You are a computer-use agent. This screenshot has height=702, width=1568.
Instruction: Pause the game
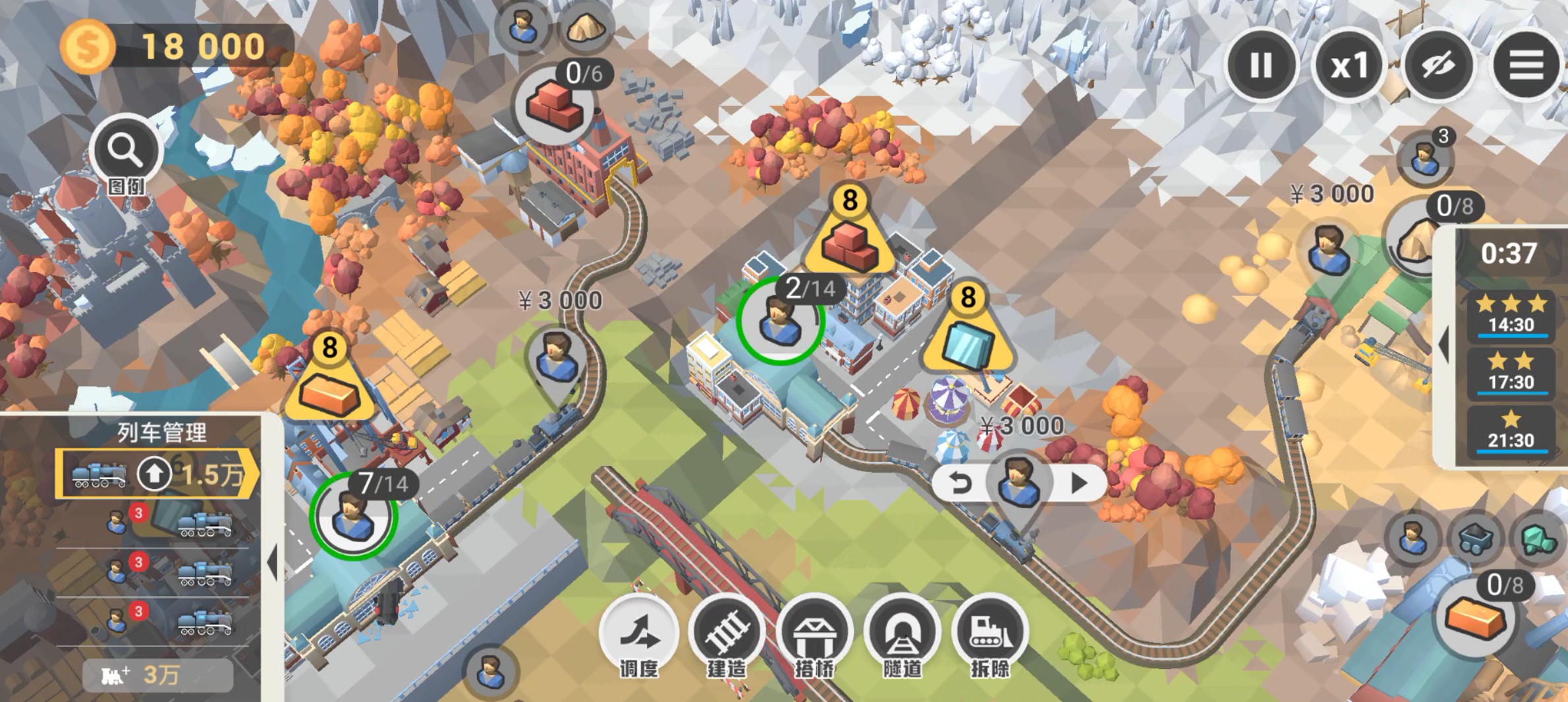[1261, 65]
